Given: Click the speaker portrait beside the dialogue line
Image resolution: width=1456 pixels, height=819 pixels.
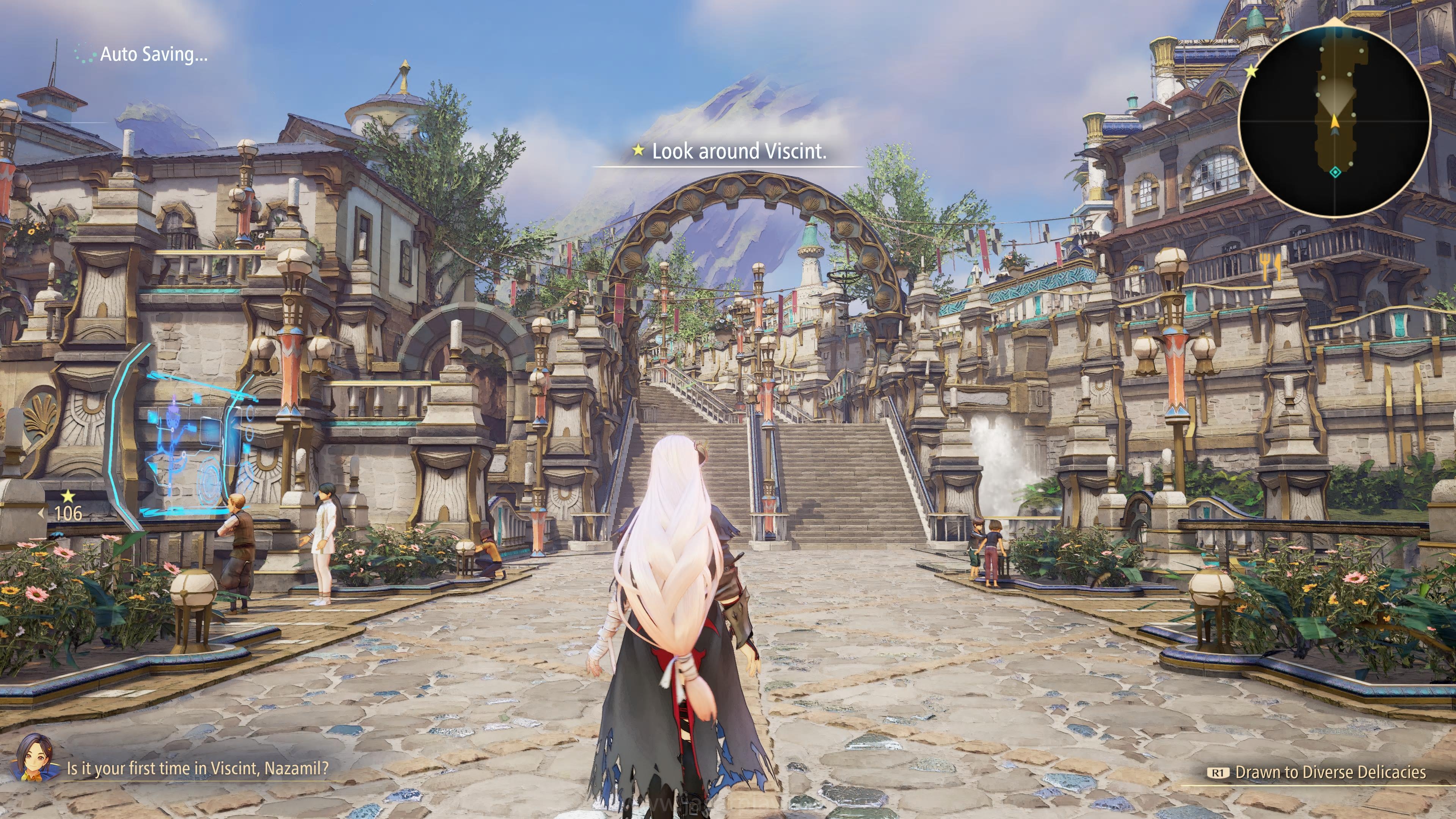Looking at the screenshot, I should (35, 758).
